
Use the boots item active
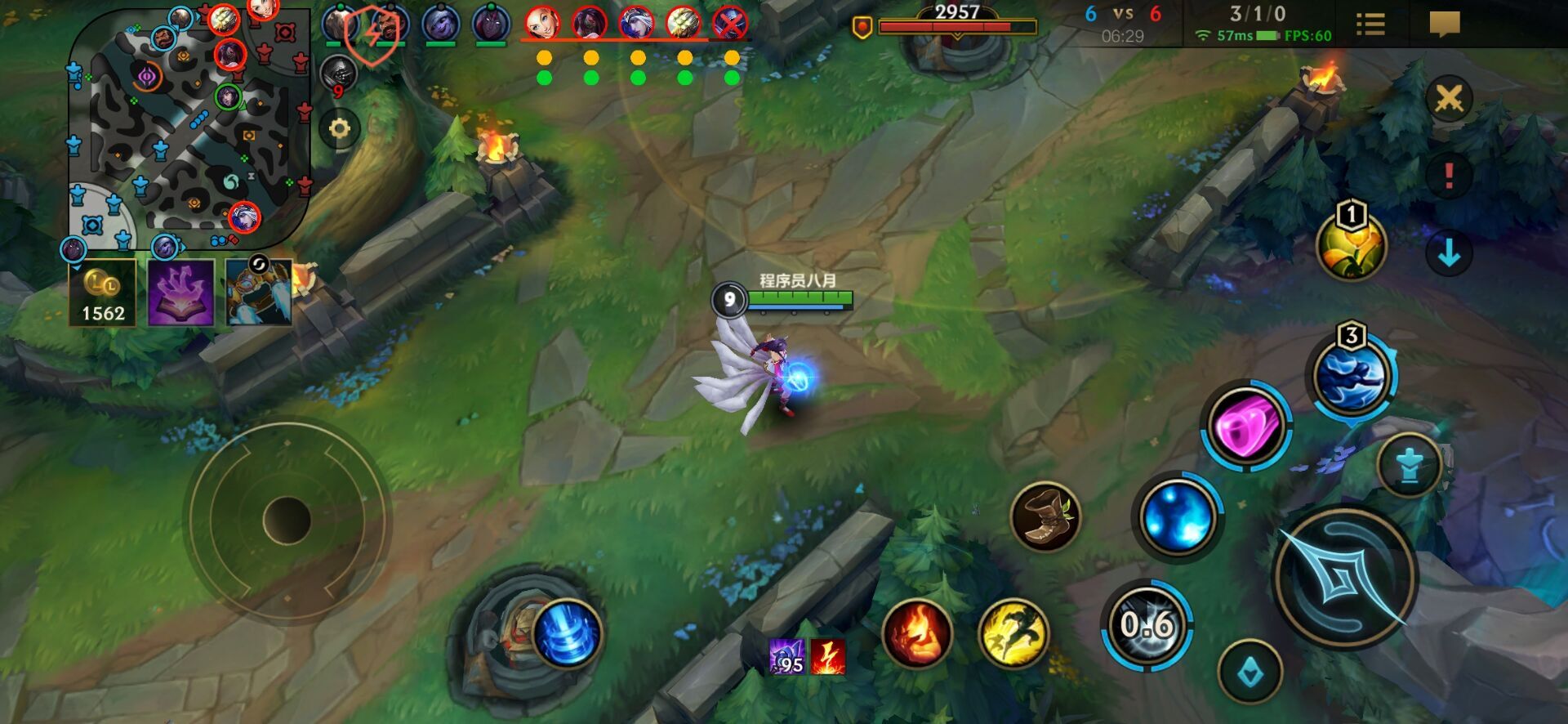coord(1045,516)
